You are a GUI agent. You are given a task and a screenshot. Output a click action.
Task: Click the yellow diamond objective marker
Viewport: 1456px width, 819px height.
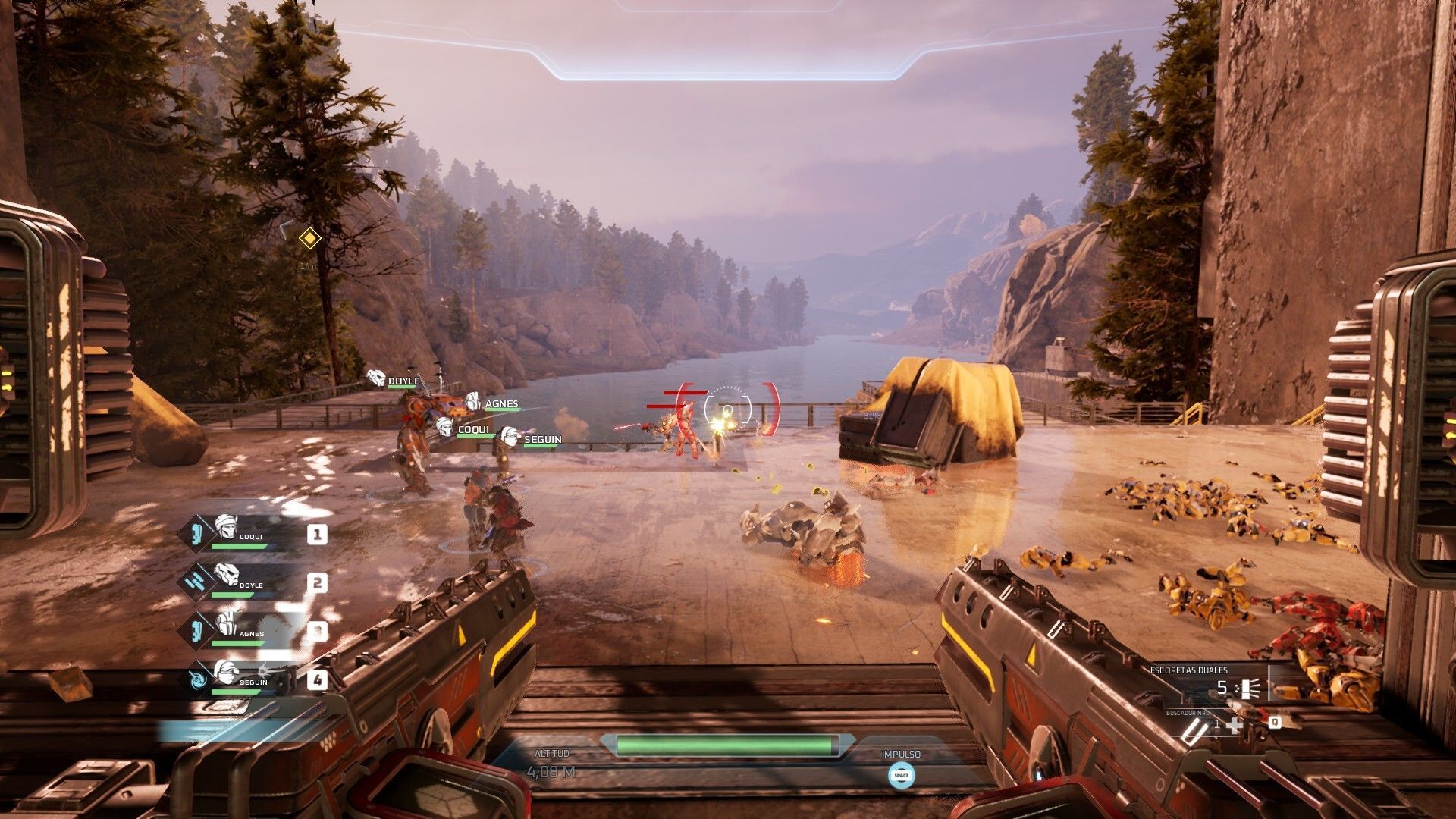tap(309, 239)
